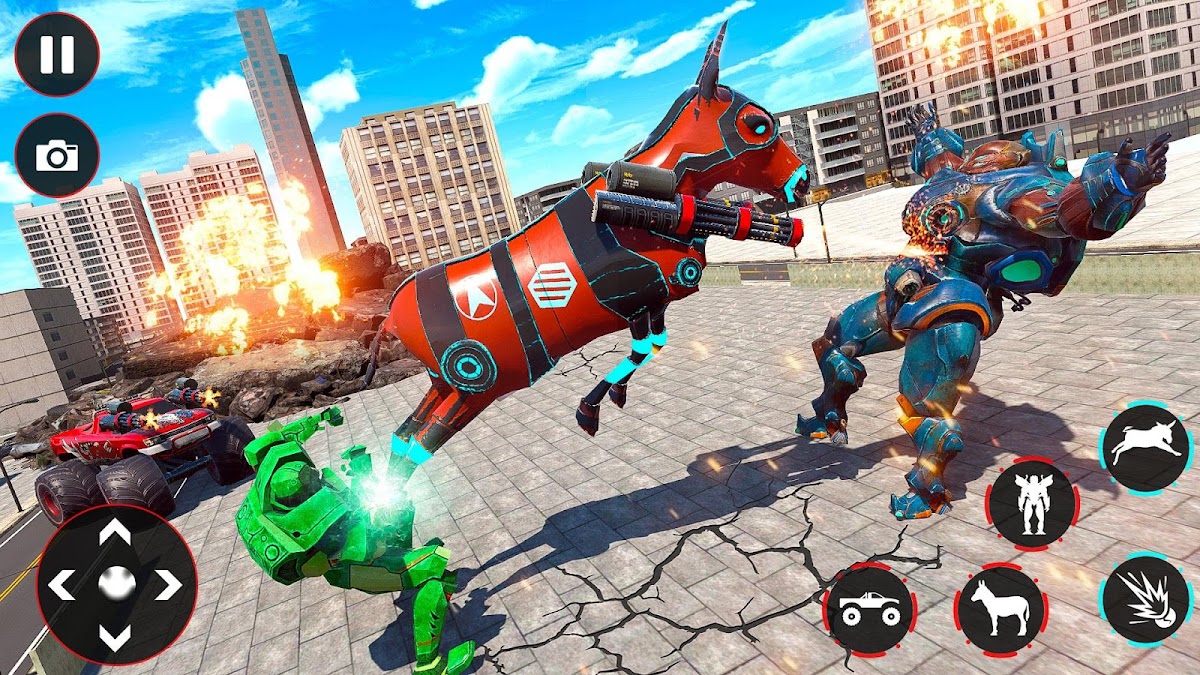Image resolution: width=1200 pixels, height=675 pixels.
Task: Activate the leaping unicorn dash ability
Action: (1146, 448)
